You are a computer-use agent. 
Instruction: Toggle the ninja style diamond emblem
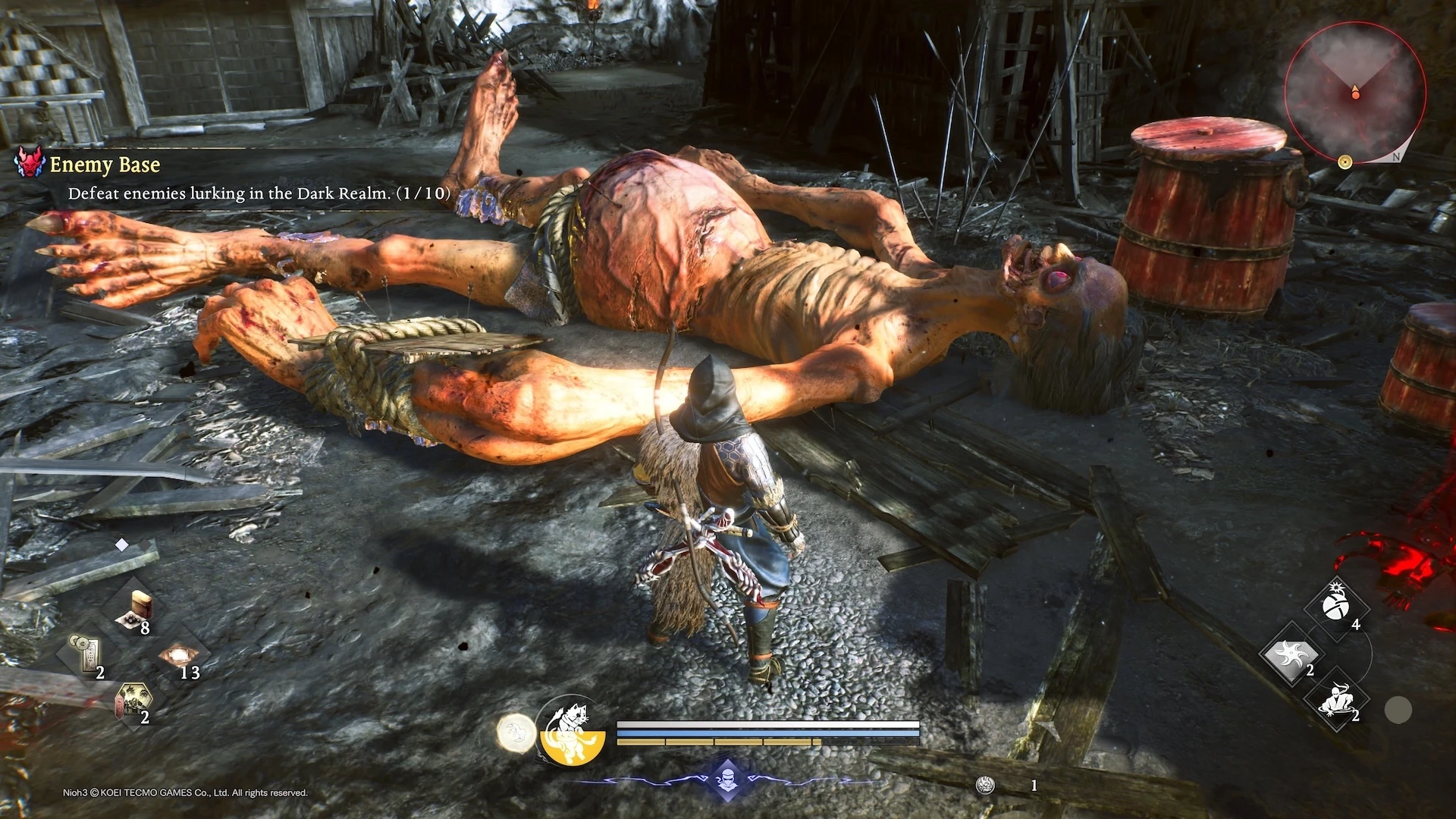pos(727,780)
